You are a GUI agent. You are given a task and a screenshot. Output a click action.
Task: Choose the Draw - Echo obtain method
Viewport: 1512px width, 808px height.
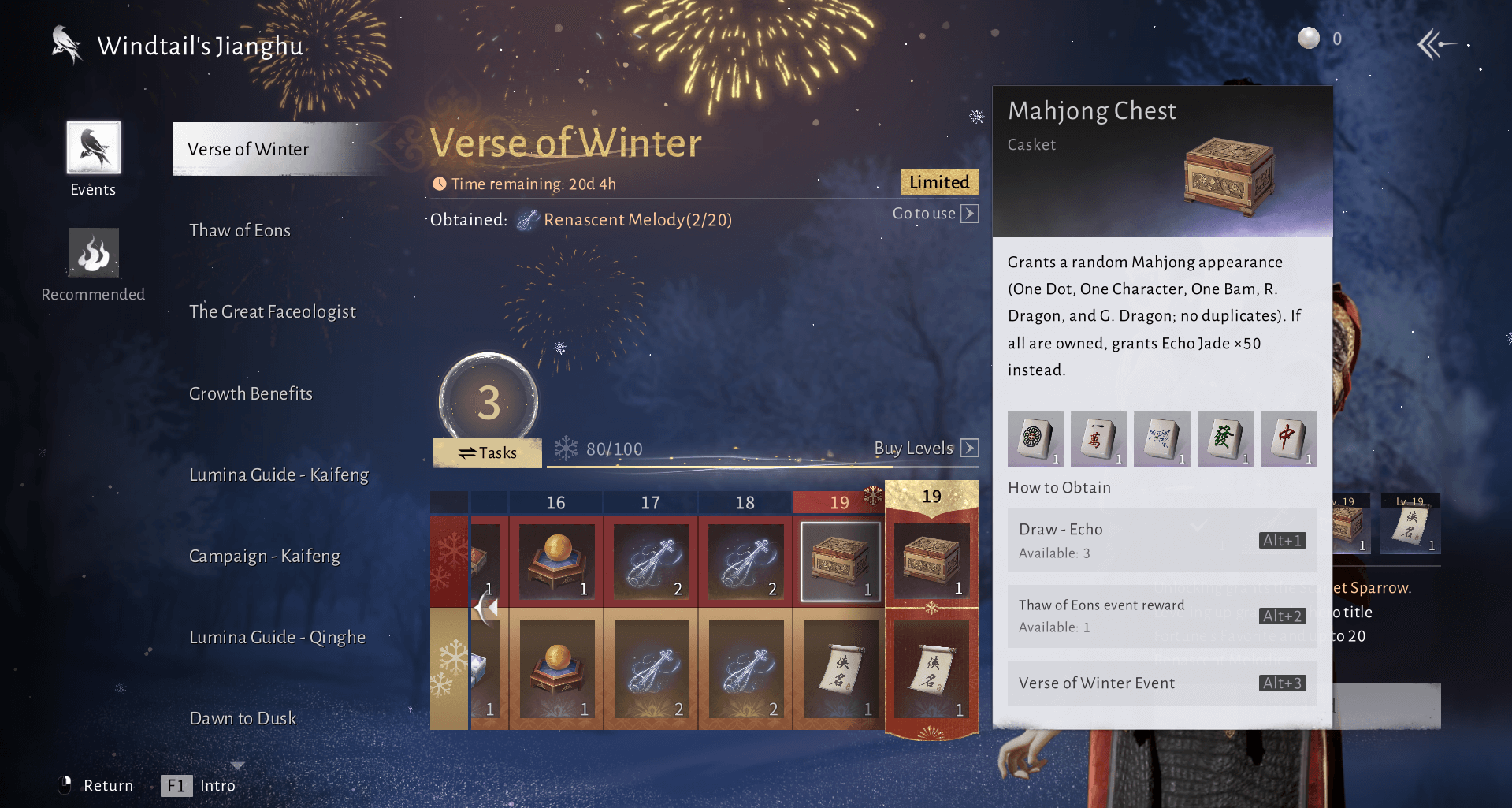pos(1161,540)
